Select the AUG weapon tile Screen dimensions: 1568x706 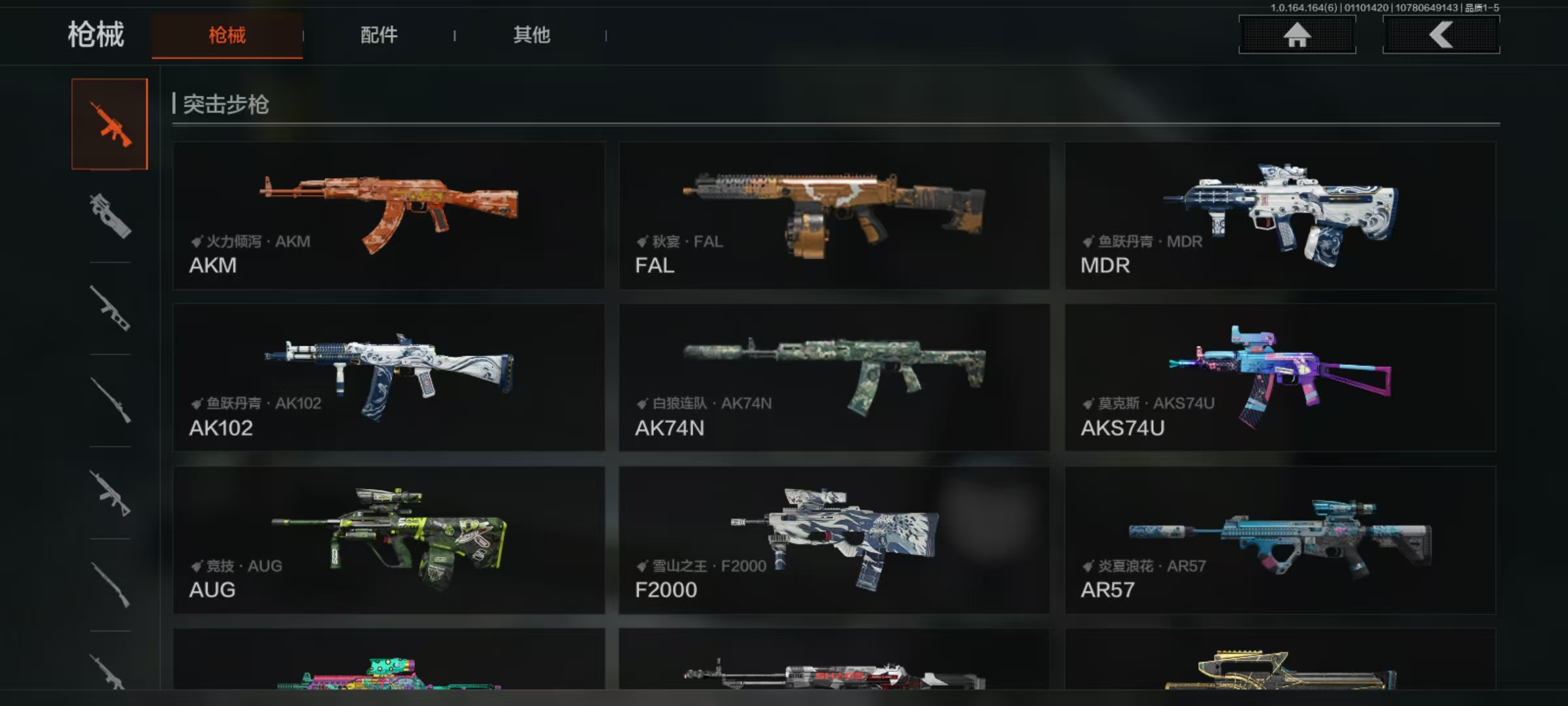[389, 539]
